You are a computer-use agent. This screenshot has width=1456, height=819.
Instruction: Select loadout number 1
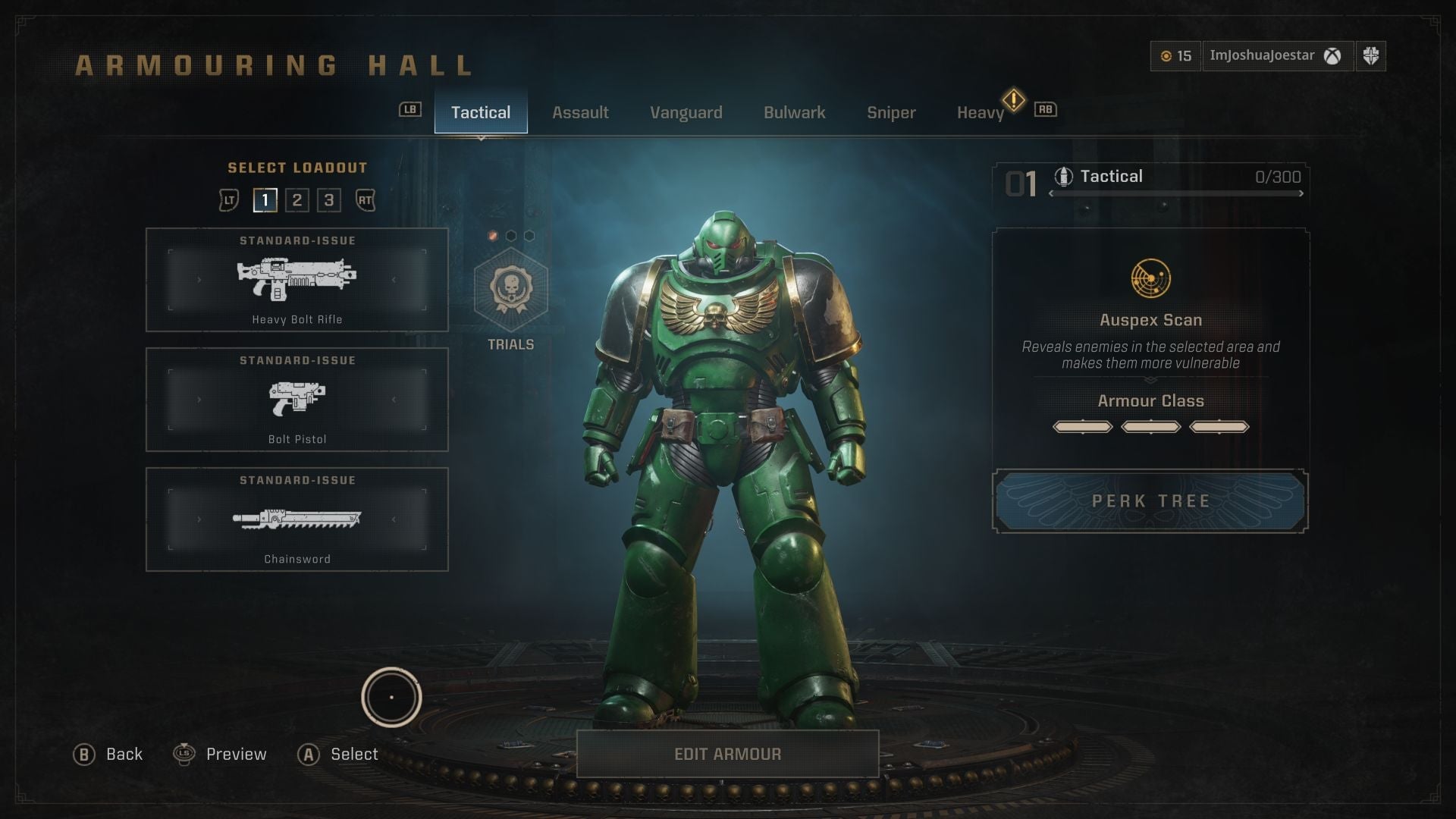[265, 200]
